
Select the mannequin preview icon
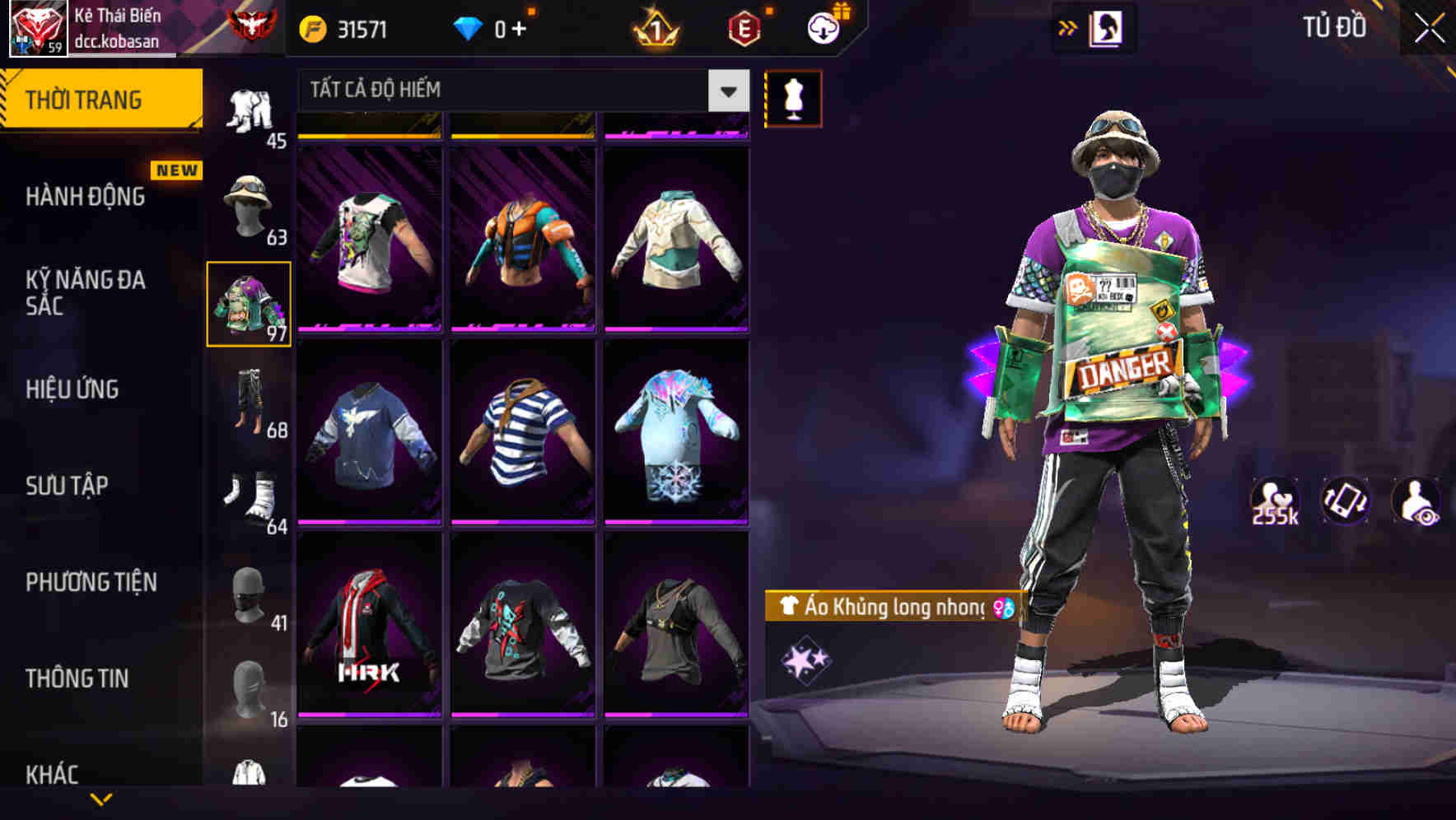pyautogui.click(x=793, y=98)
